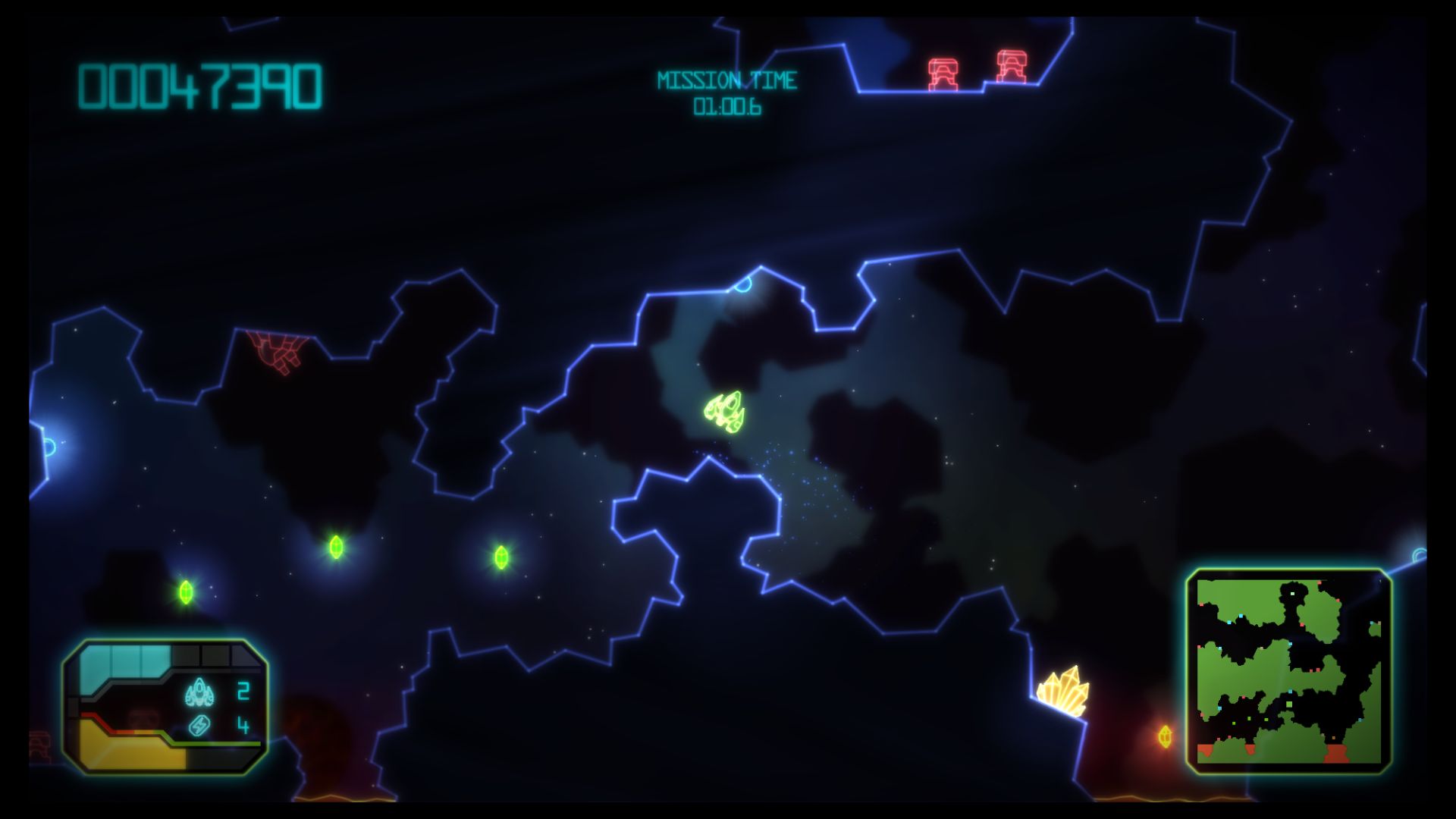
Task: Click the bright green gem square on the minimap
Action: pyautogui.click(x=1288, y=704)
